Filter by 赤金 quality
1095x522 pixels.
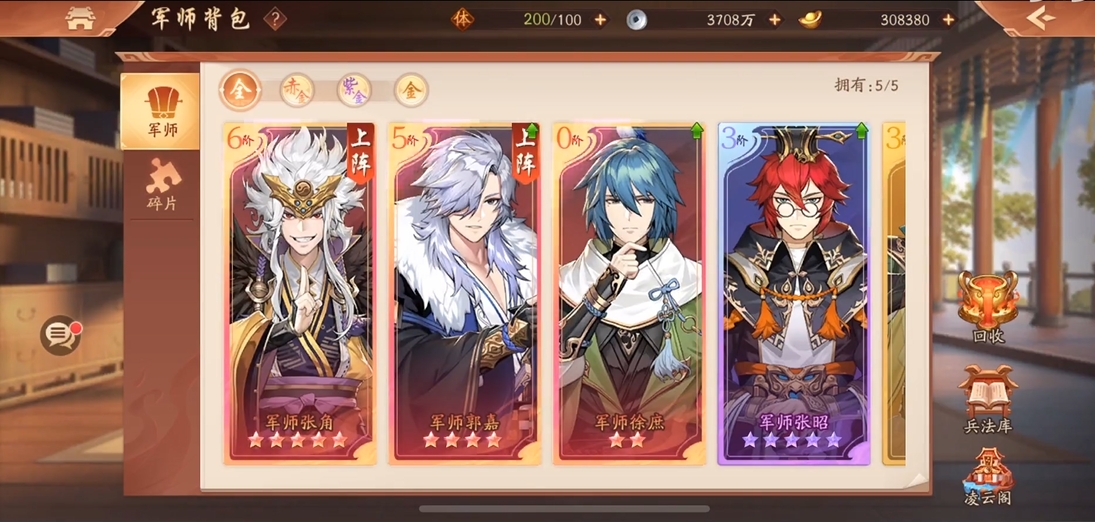coord(297,91)
